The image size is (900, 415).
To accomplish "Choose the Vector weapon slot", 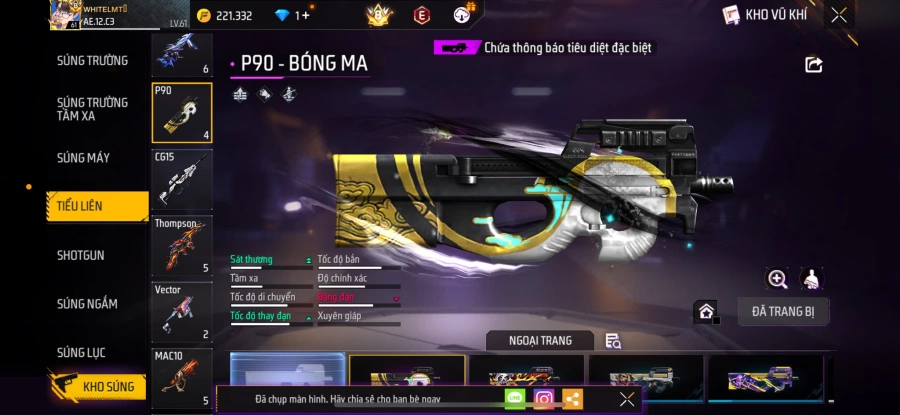I will [181, 311].
